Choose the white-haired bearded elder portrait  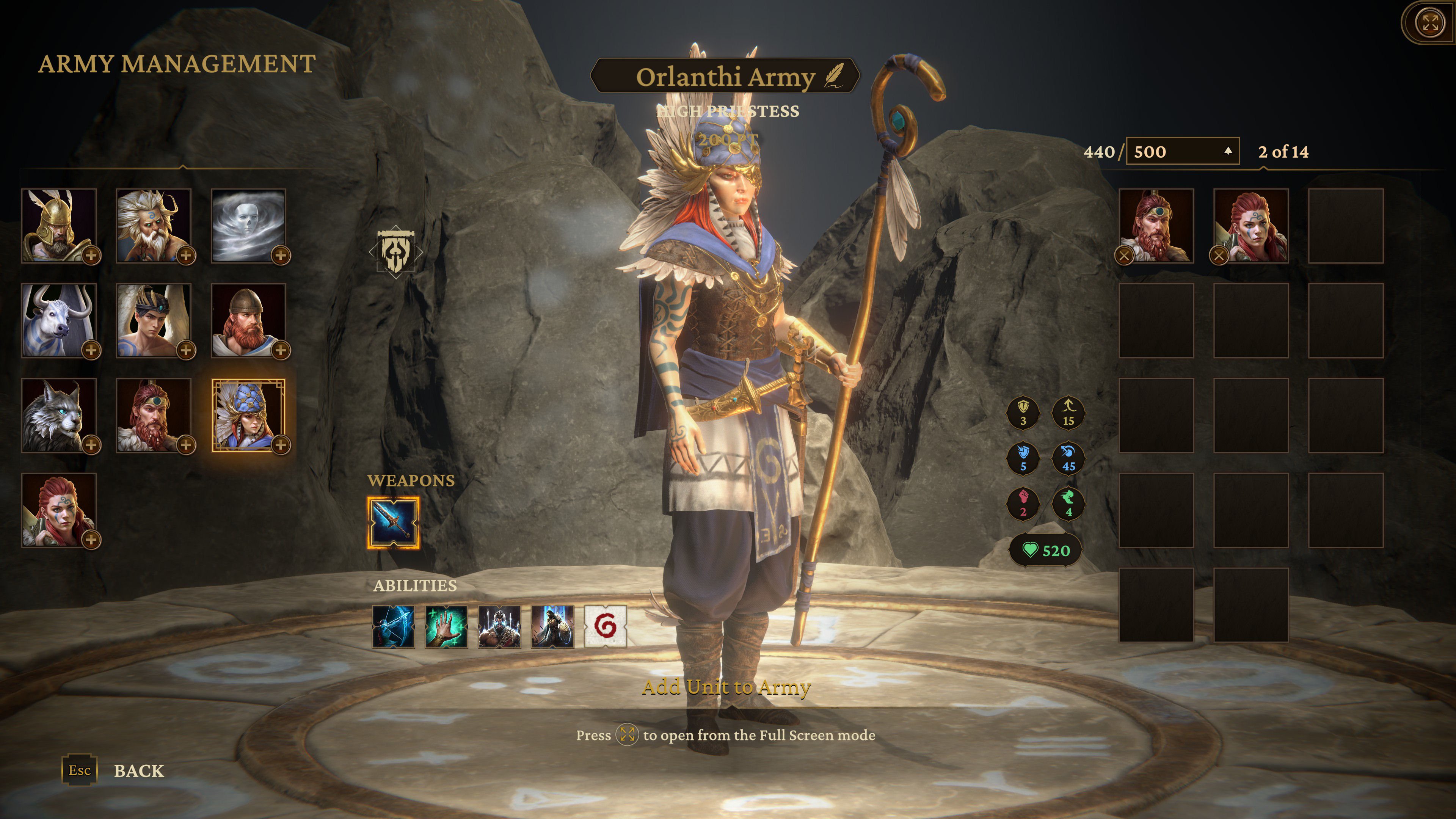click(154, 226)
